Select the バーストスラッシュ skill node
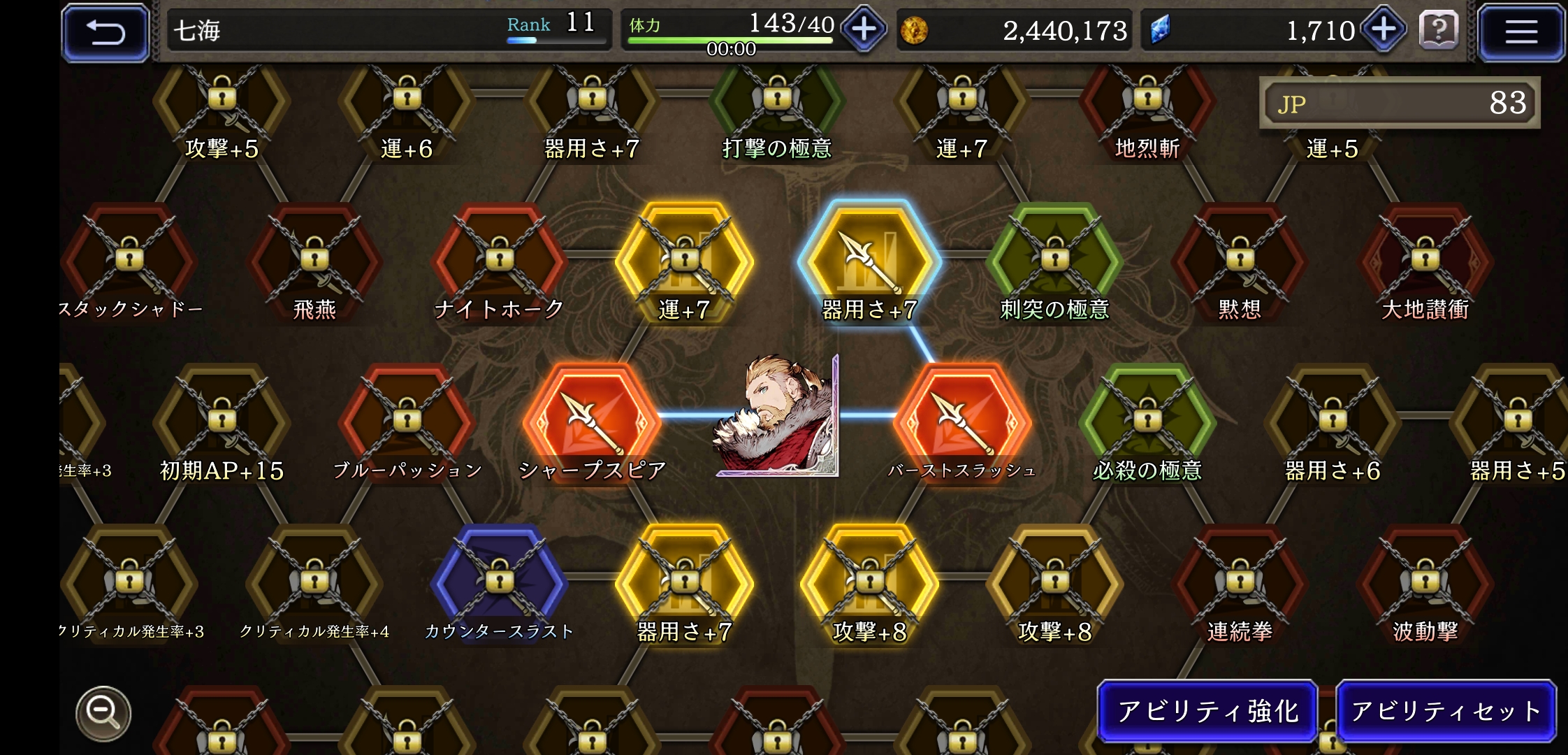Image resolution: width=1568 pixels, height=755 pixels. click(x=962, y=418)
